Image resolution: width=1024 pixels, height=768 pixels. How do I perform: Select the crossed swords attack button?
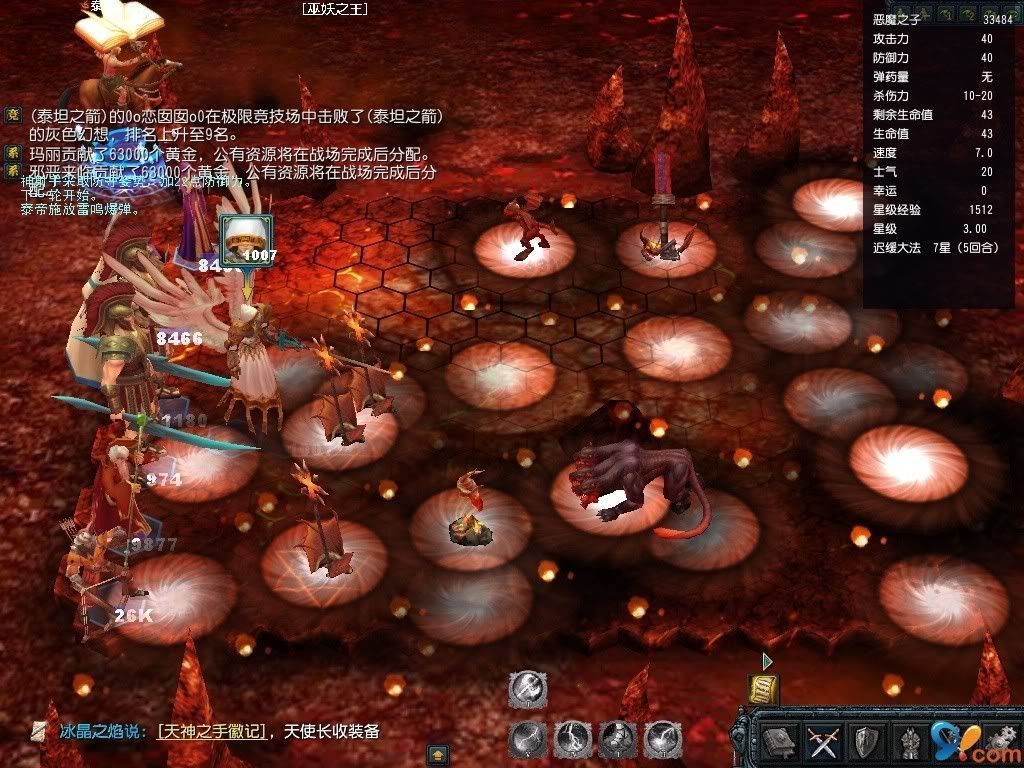coord(822,742)
